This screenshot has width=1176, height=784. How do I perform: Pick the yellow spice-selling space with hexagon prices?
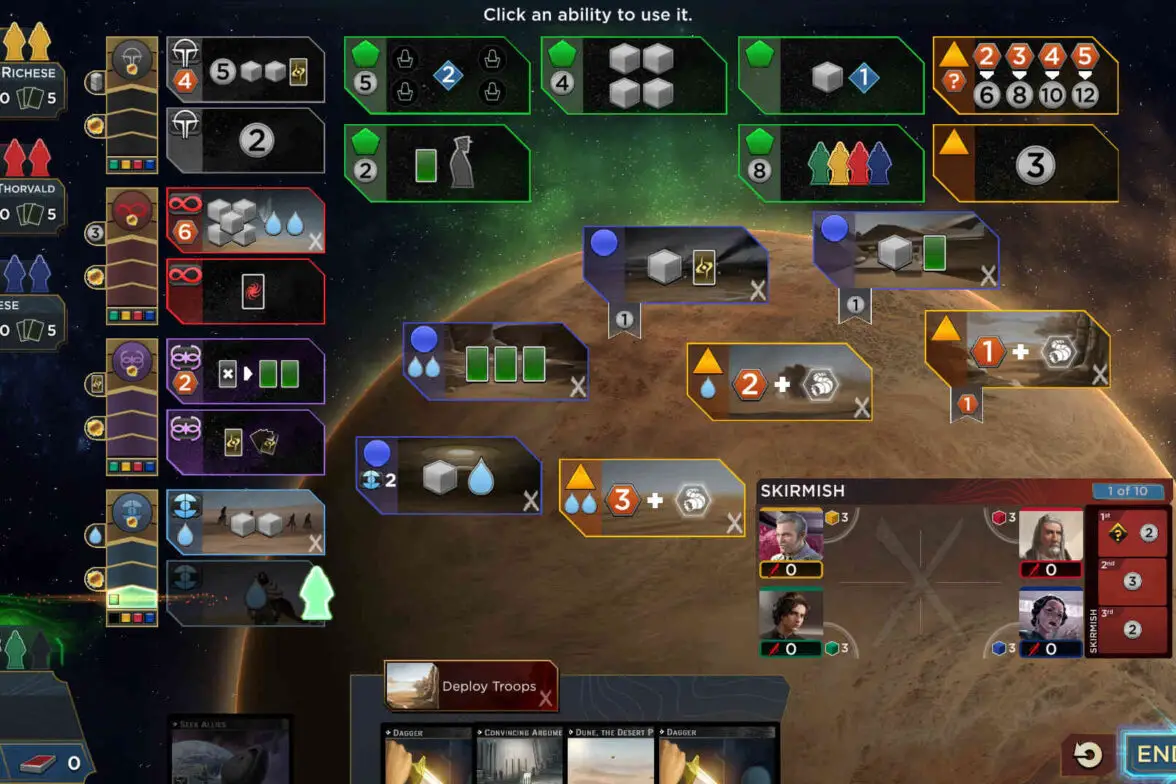(1025, 75)
